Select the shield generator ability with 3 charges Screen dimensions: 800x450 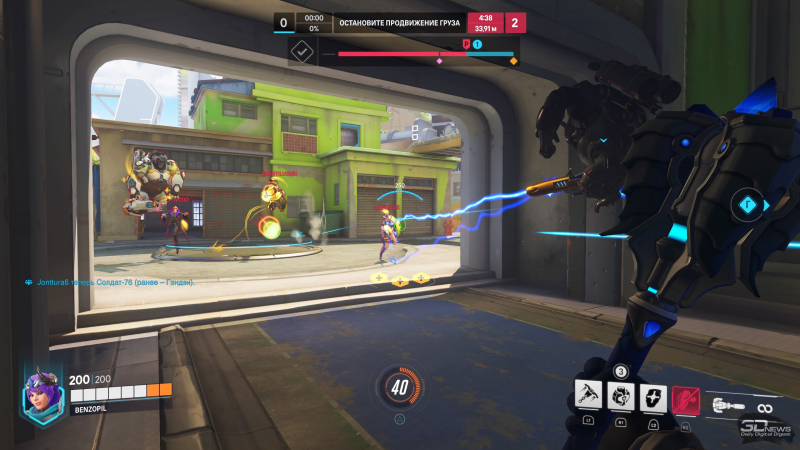[x=620, y=397]
